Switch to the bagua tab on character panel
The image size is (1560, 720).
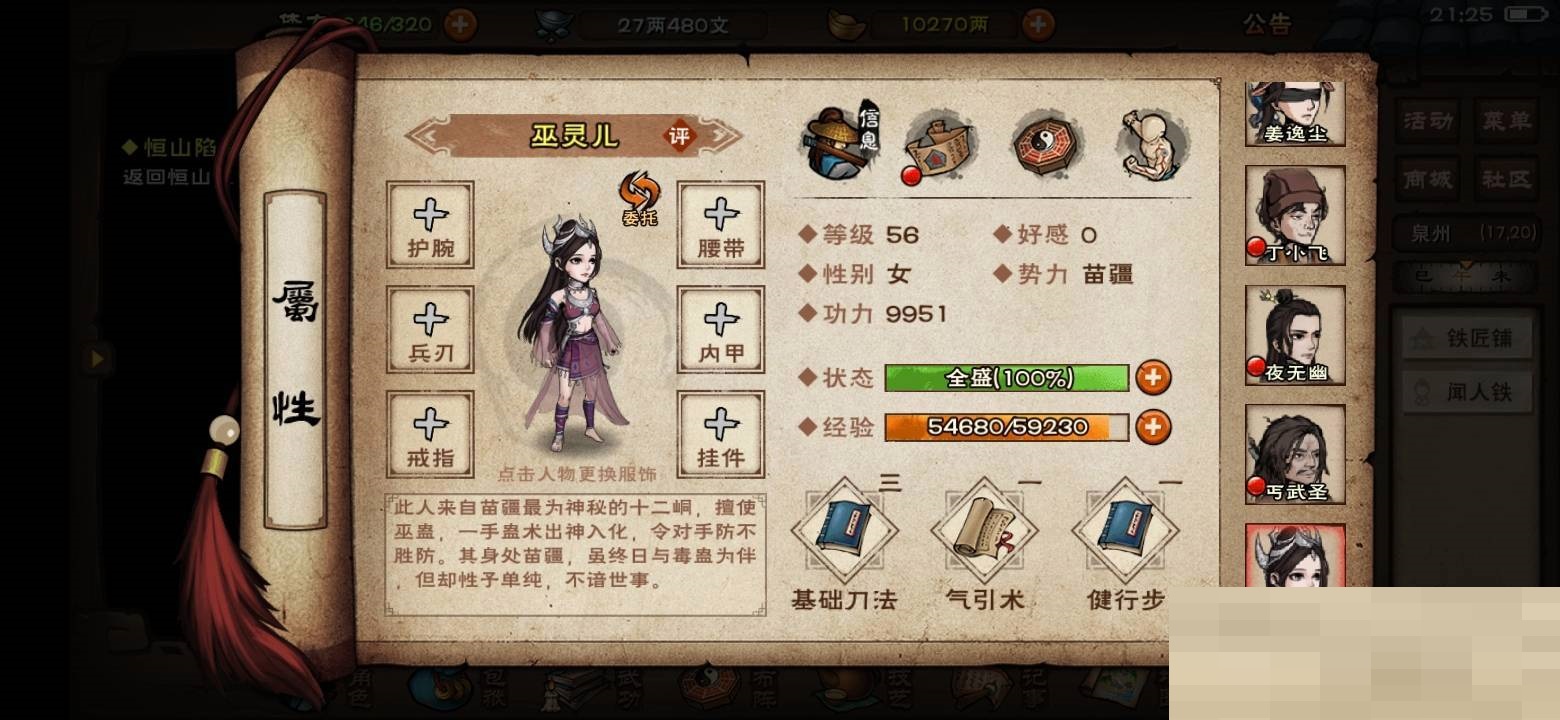(x=1043, y=145)
